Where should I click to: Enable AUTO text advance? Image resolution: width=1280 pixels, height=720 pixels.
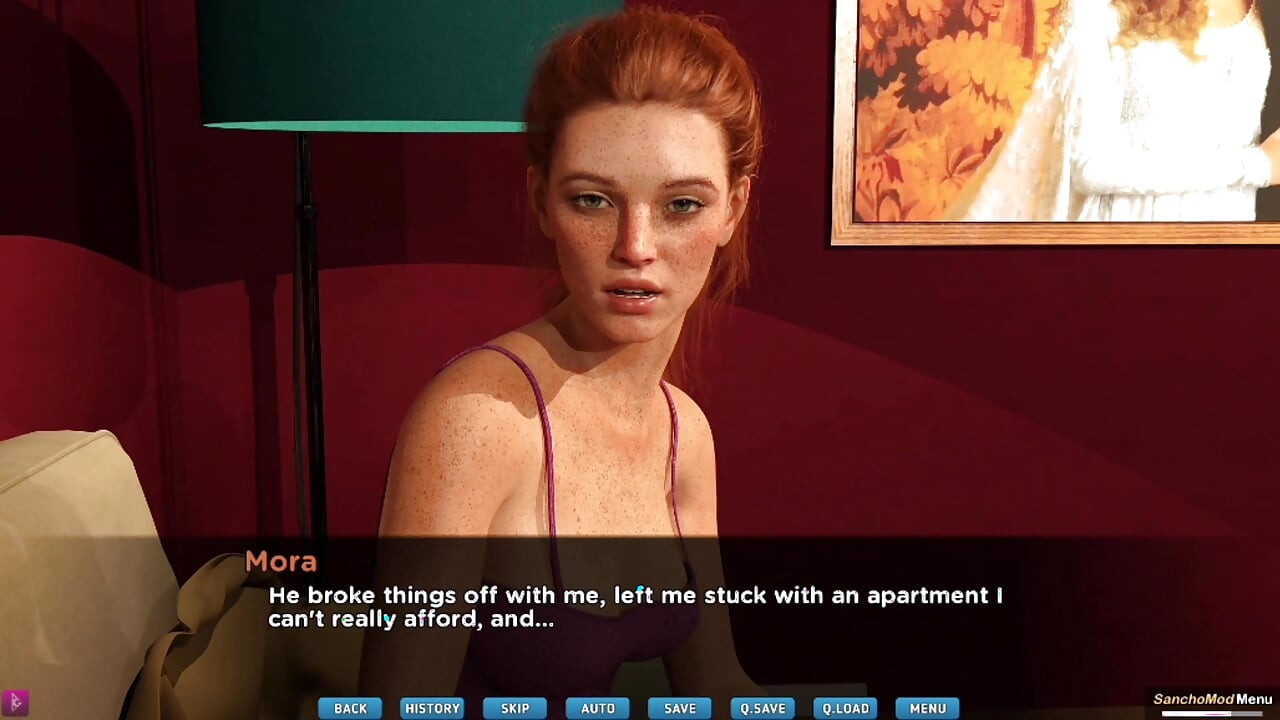click(x=596, y=708)
